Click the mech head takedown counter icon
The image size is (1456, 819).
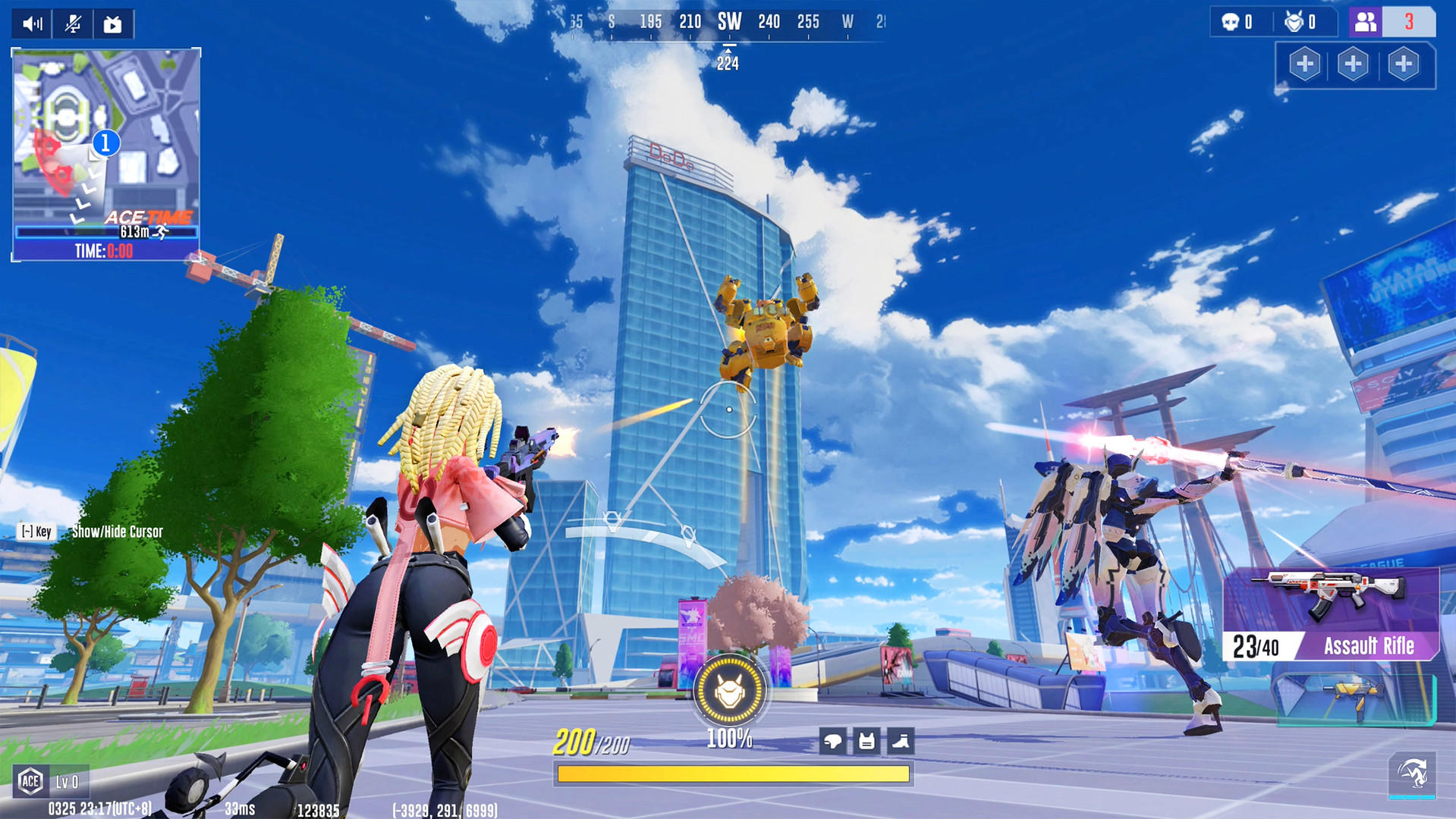click(1294, 21)
